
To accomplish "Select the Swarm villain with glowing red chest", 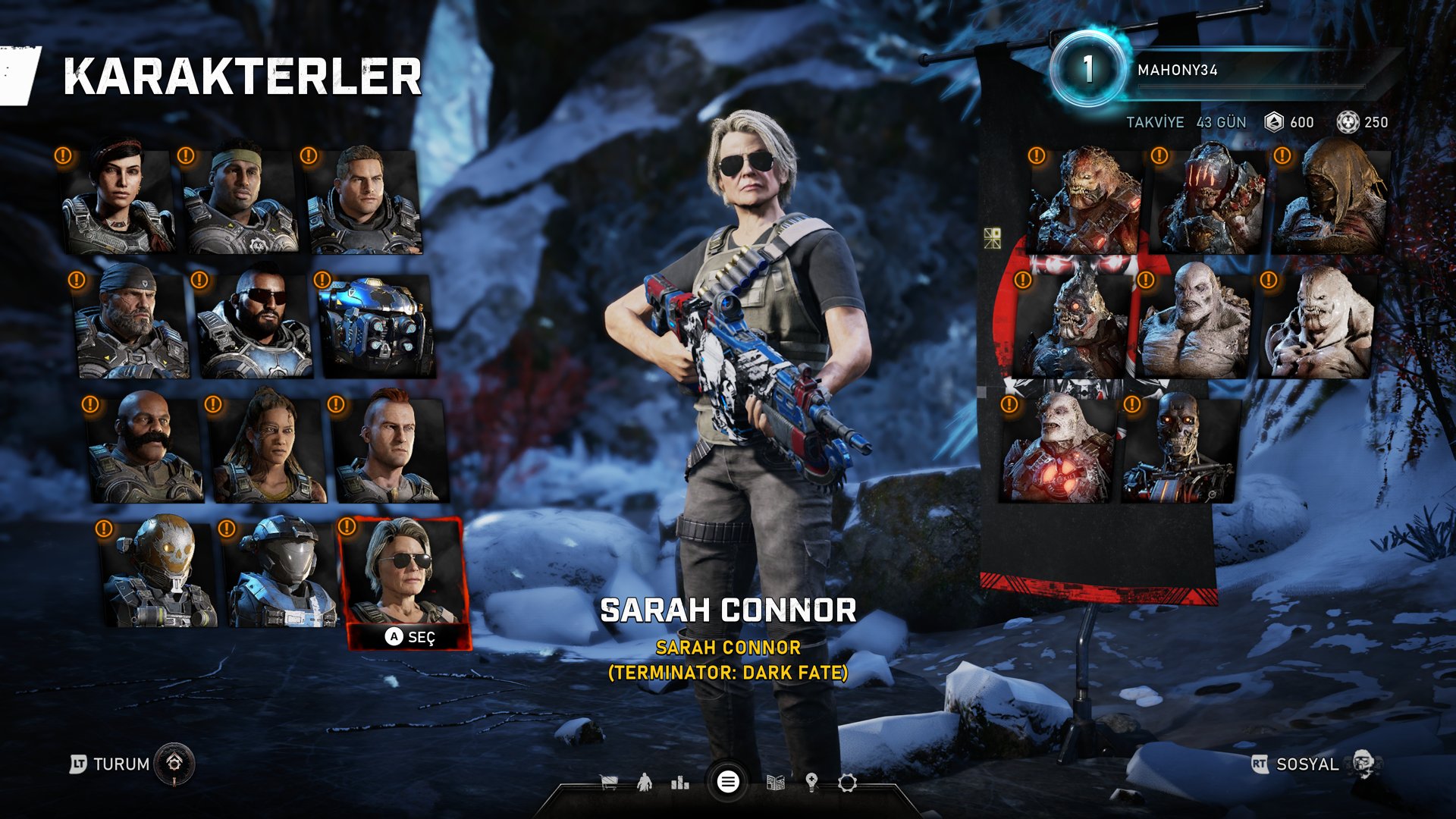I will (1058, 449).
